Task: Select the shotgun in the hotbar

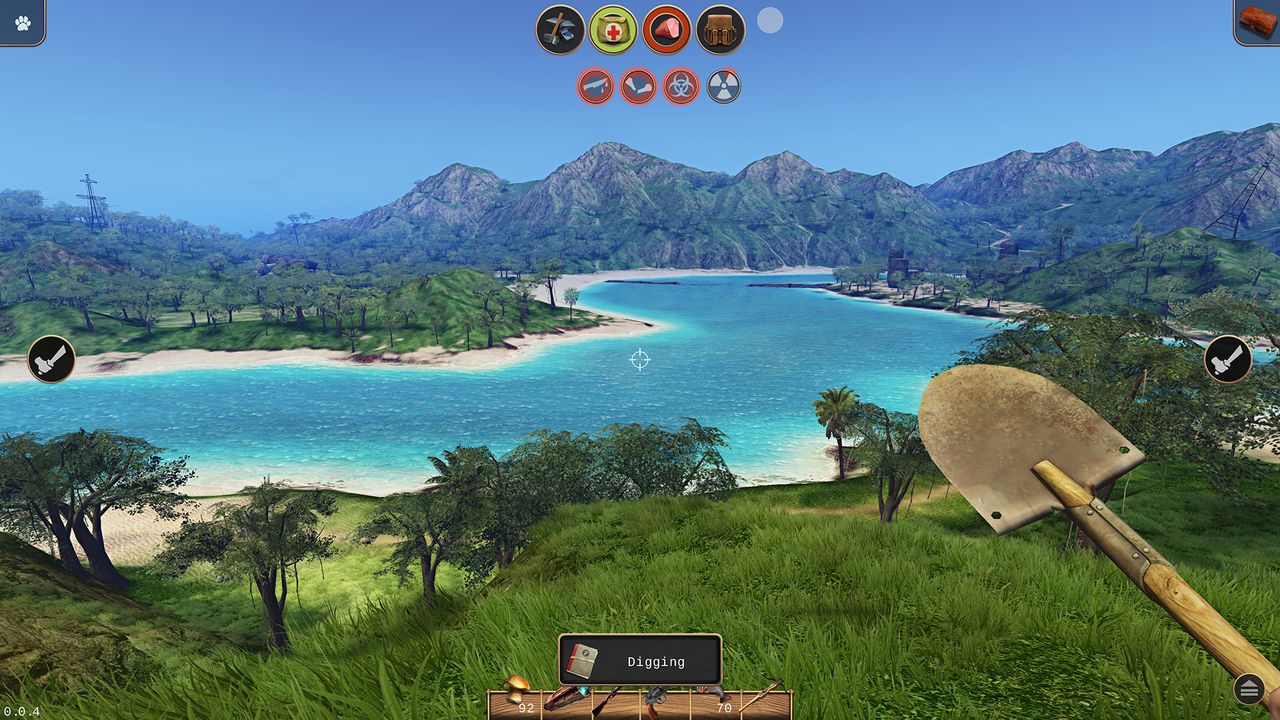Action: click(x=616, y=700)
